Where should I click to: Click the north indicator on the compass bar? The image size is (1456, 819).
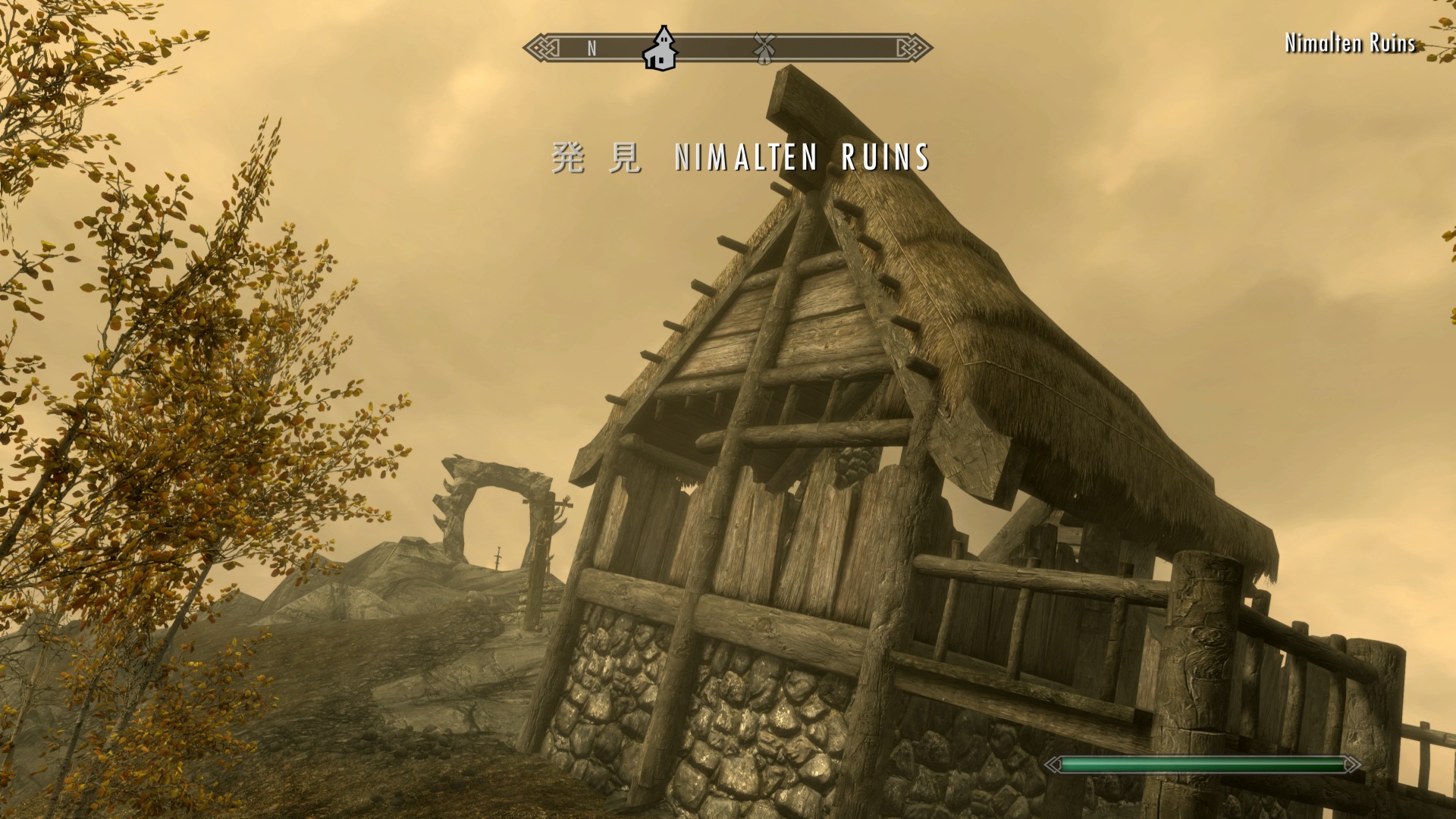591,49
